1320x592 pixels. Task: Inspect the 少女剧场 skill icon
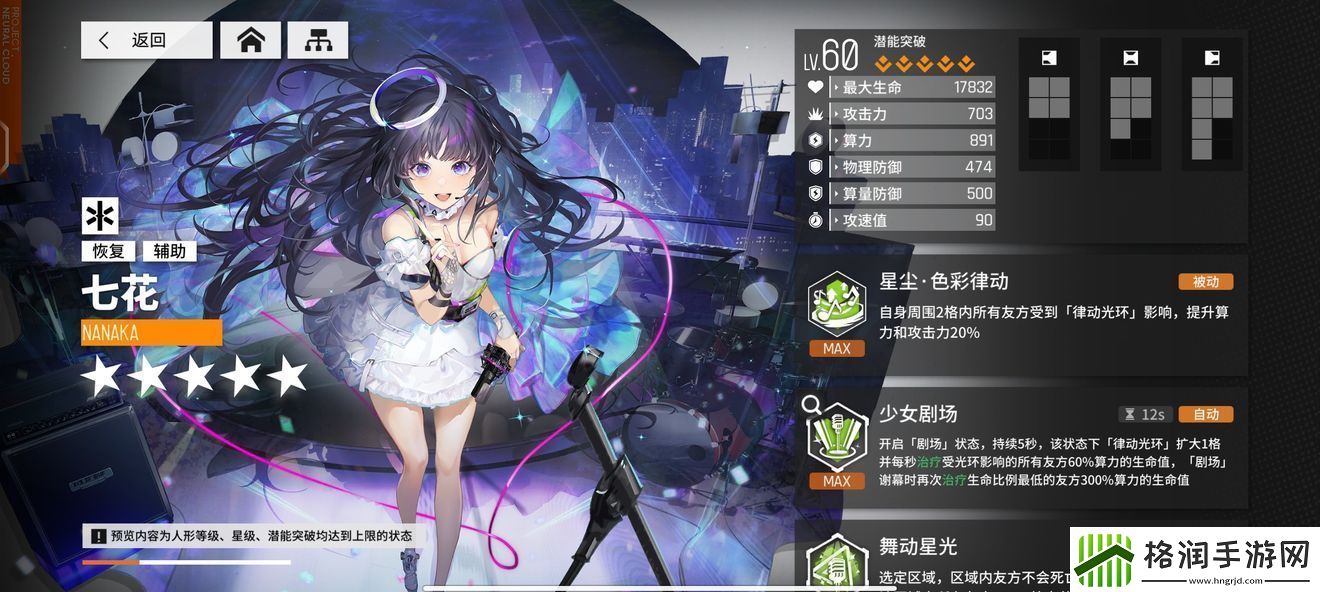pyautogui.click(x=836, y=436)
